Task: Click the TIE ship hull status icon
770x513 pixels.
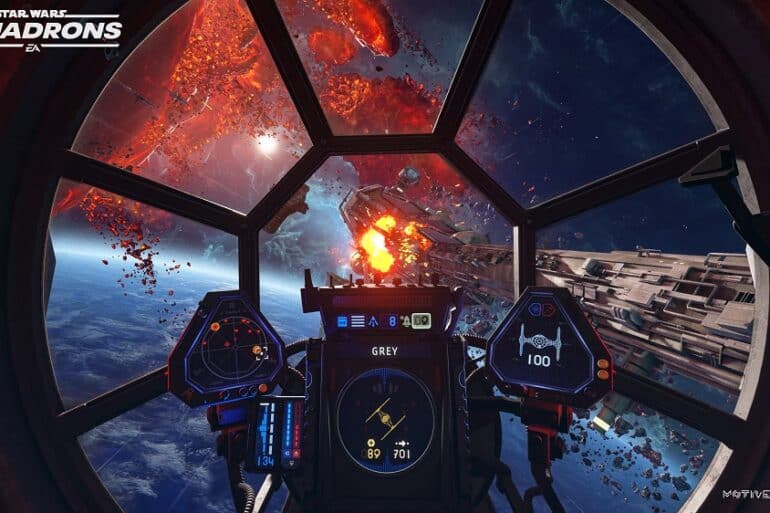Action: [x=537, y=337]
